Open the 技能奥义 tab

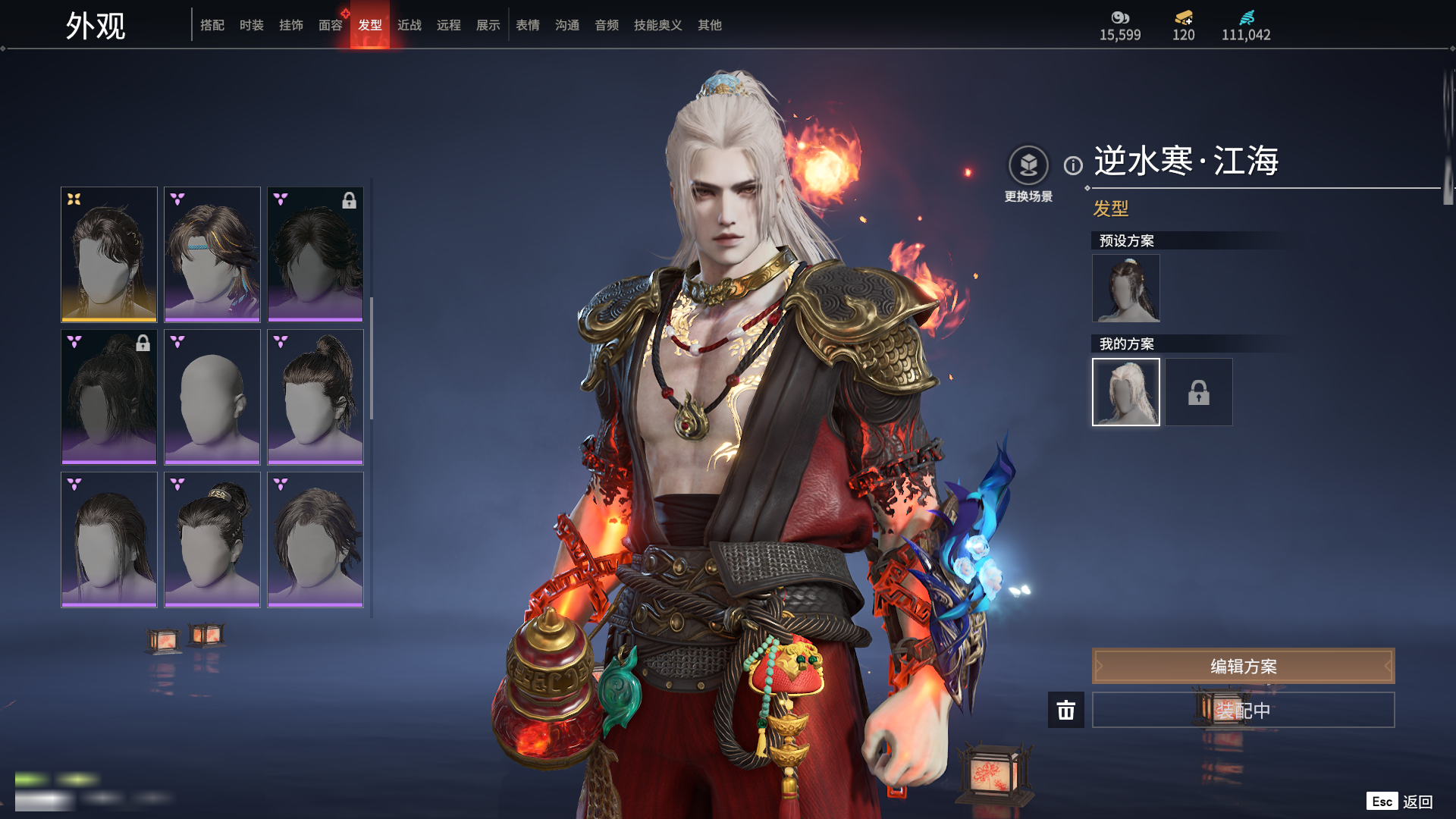click(x=658, y=25)
